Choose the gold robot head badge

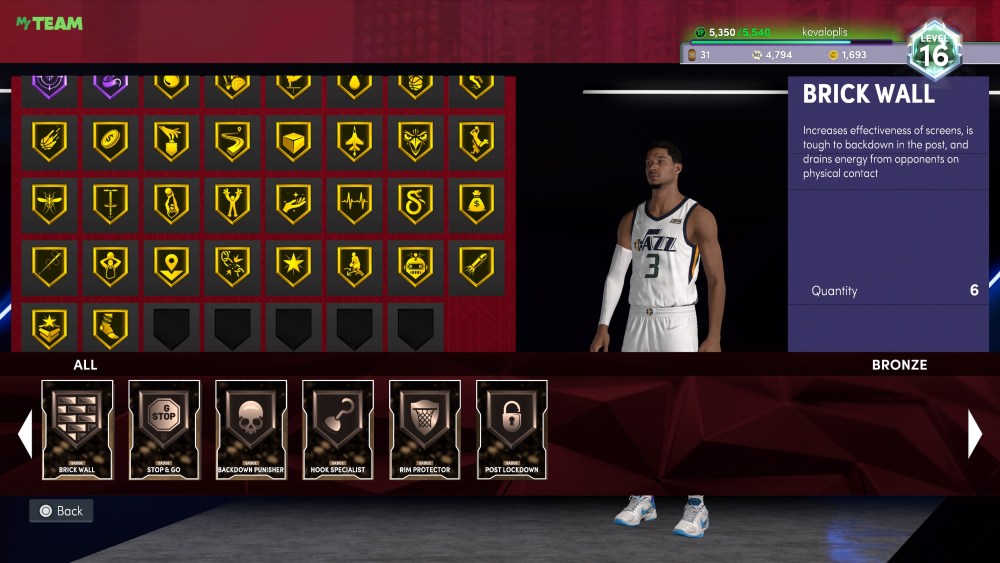pyautogui.click(x=415, y=265)
